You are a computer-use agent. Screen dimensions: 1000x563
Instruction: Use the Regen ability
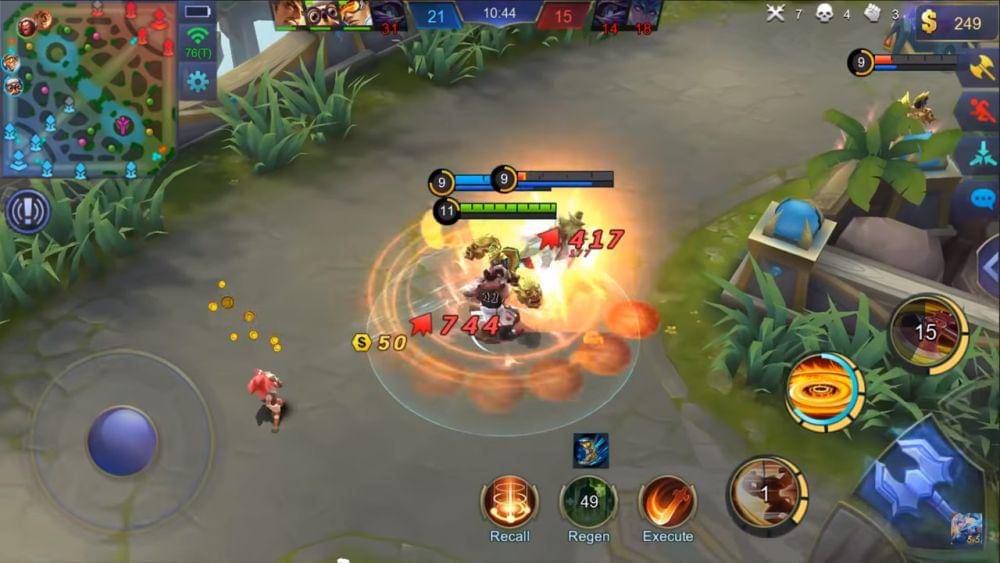click(588, 501)
